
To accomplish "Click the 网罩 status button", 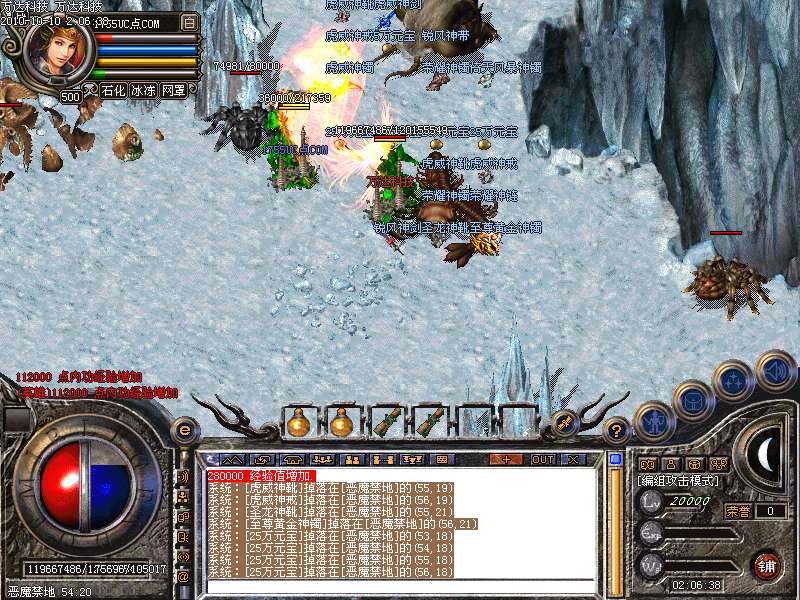I will (x=173, y=90).
